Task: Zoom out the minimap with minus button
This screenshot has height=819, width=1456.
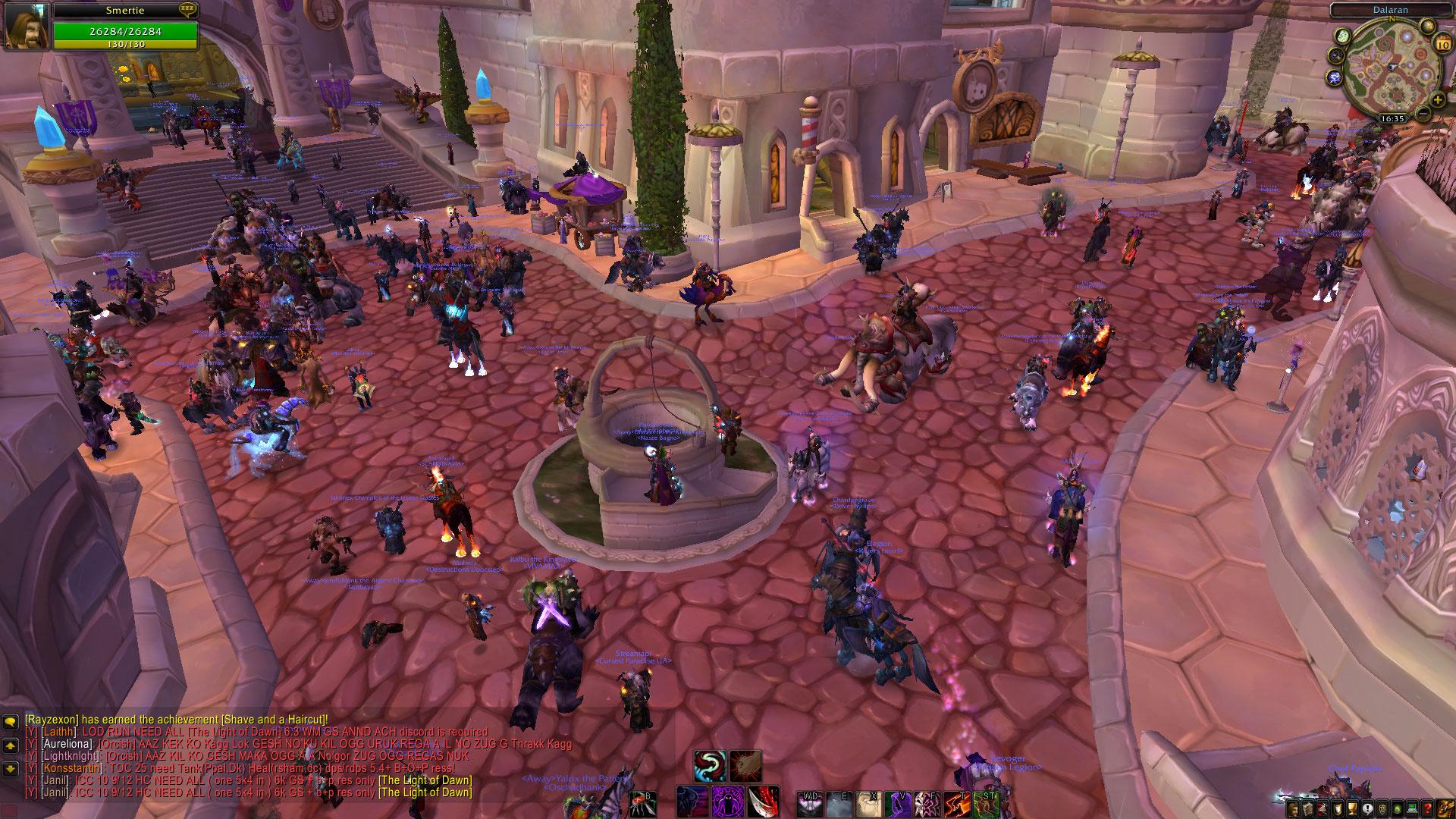Action: [x=1423, y=114]
